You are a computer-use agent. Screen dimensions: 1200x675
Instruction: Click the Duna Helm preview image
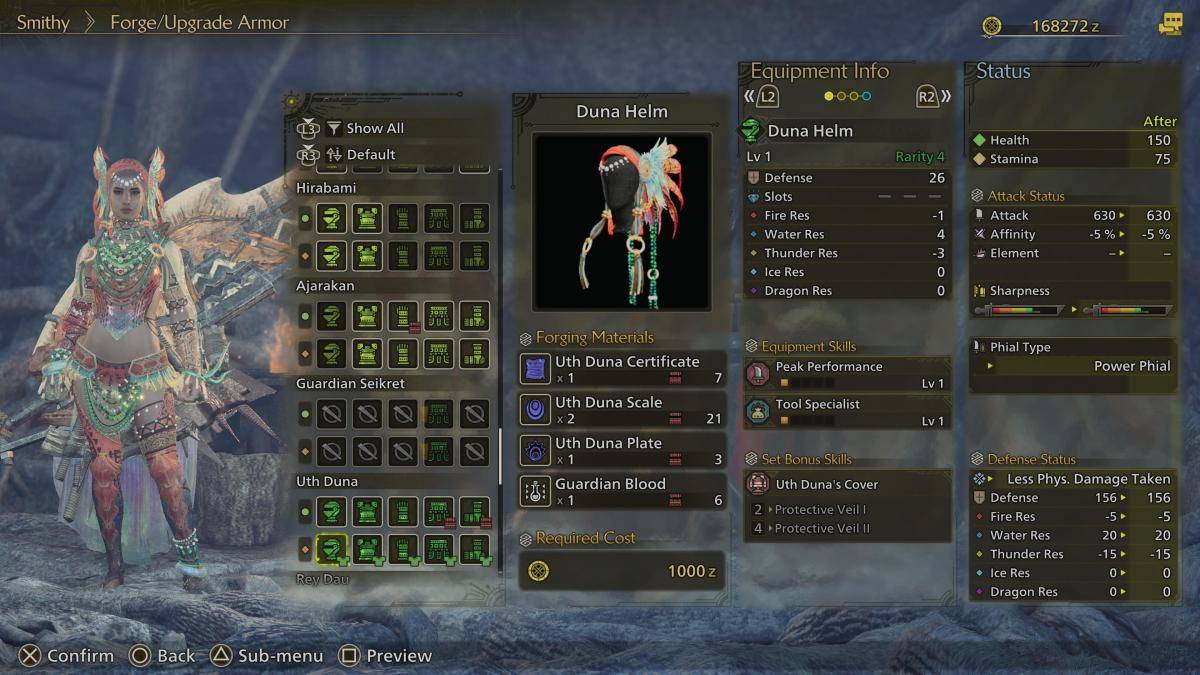tap(622, 222)
